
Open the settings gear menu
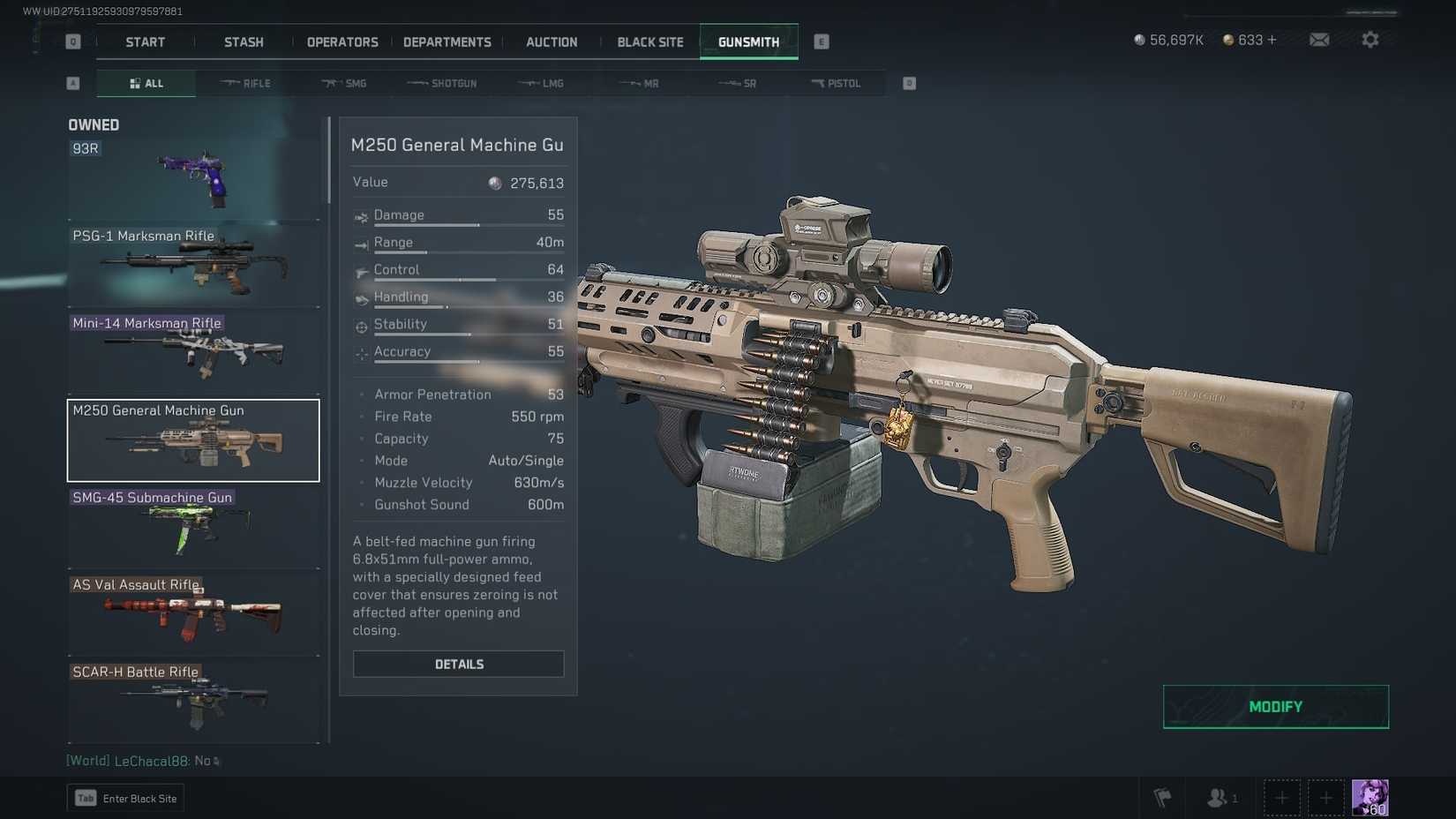pyautogui.click(x=1370, y=40)
